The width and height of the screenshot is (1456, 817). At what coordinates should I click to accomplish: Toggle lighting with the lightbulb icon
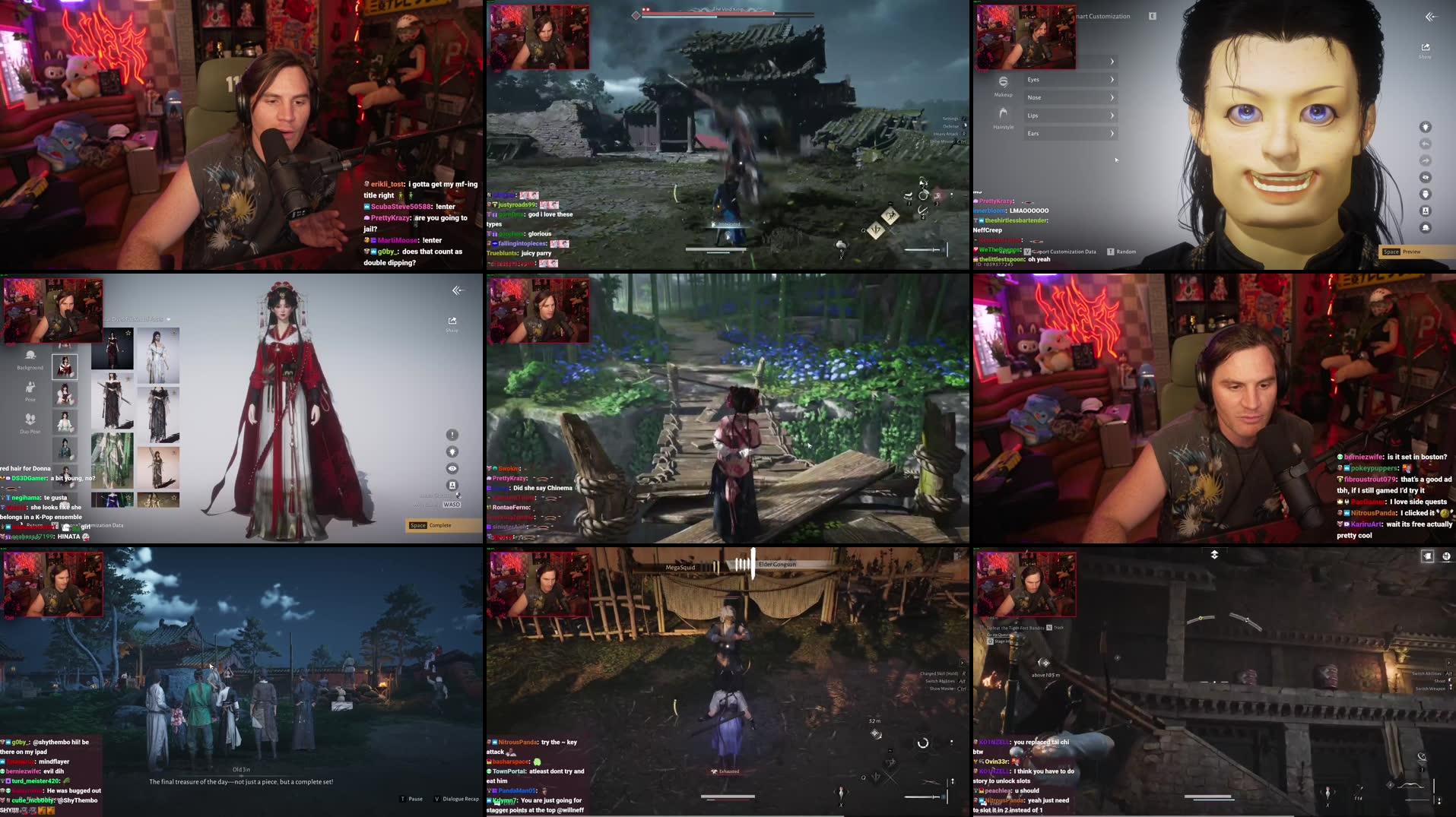click(x=452, y=451)
